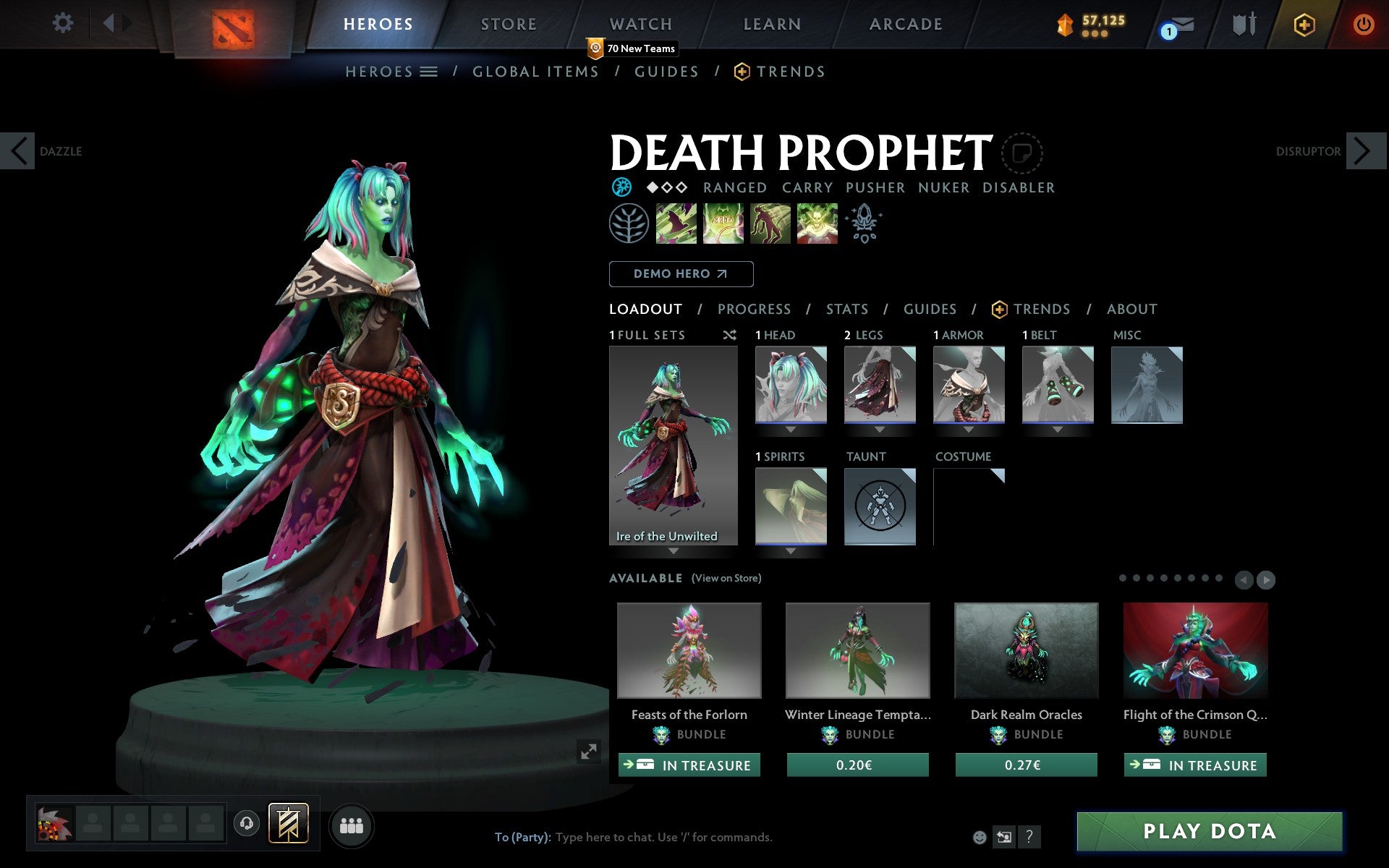Go to previous hero Dazzle
Image resolution: width=1389 pixels, height=868 pixels.
coord(18,151)
